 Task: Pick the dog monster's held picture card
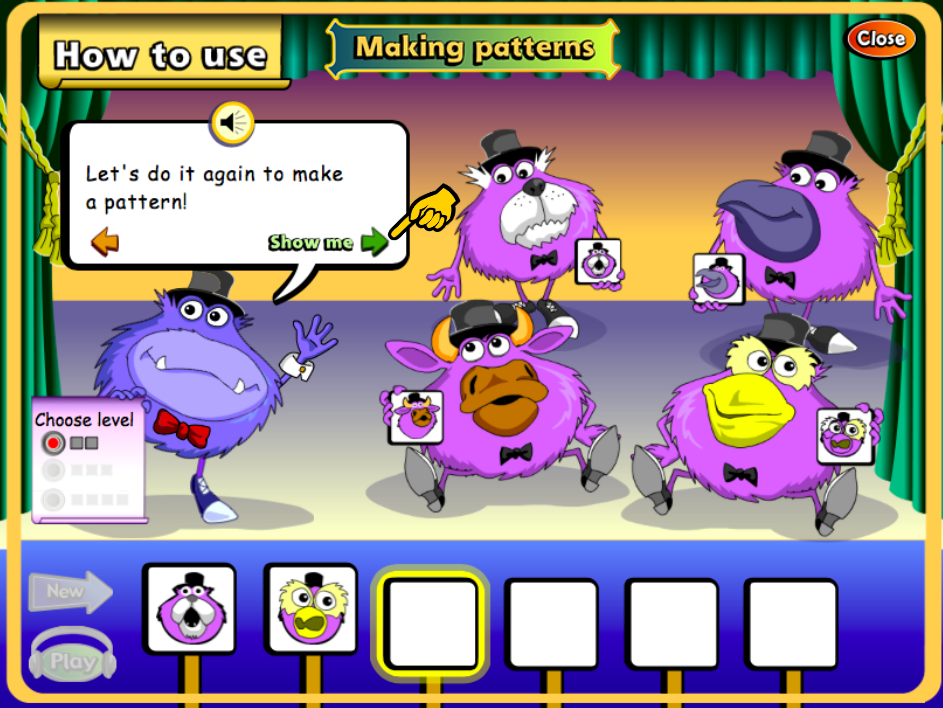pyautogui.click(x=598, y=262)
